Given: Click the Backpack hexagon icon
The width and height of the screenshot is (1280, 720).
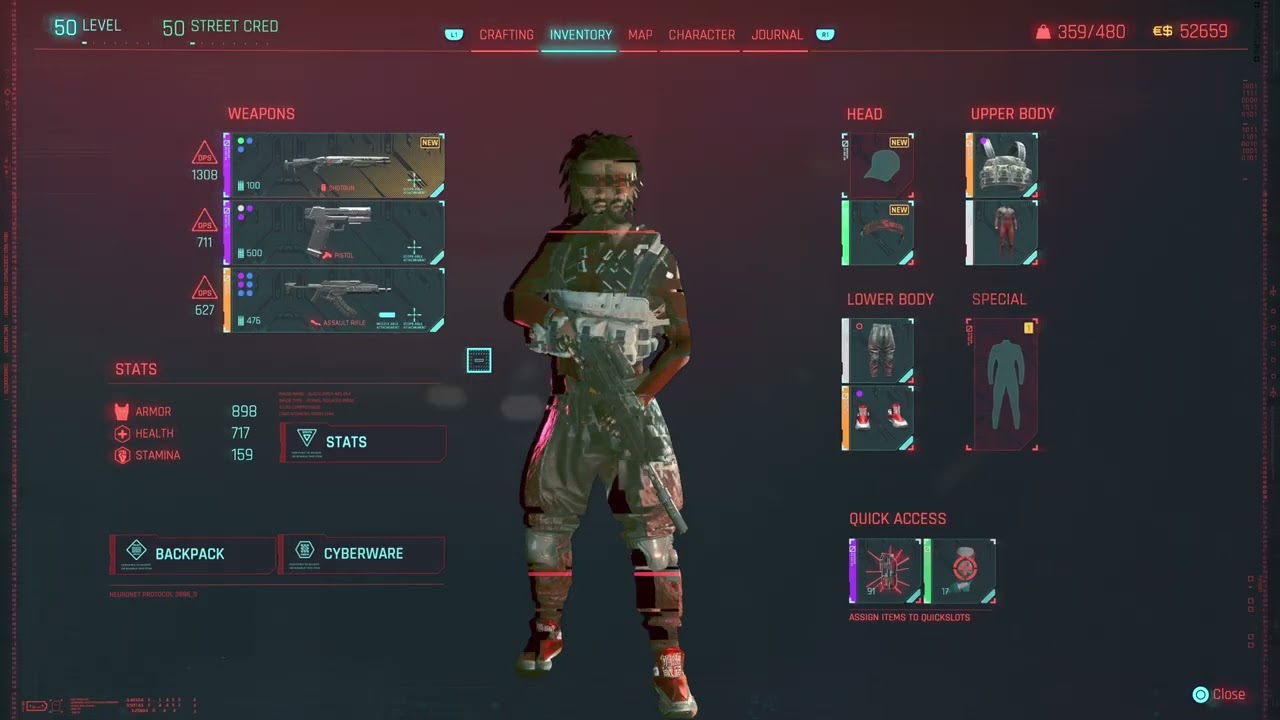Looking at the screenshot, I should pyautogui.click(x=136, y=550).
